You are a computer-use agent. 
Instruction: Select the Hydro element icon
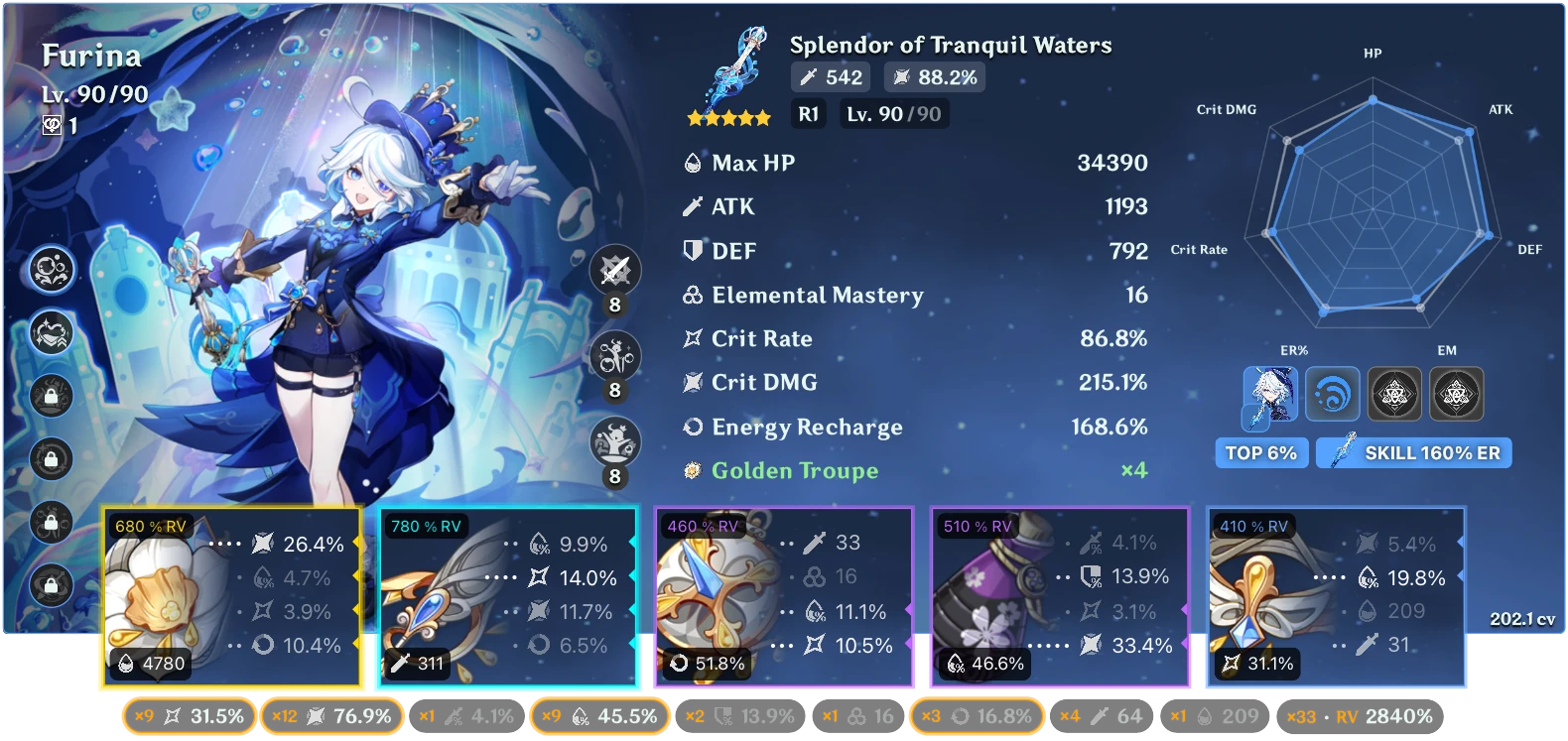coord(1334,394)
